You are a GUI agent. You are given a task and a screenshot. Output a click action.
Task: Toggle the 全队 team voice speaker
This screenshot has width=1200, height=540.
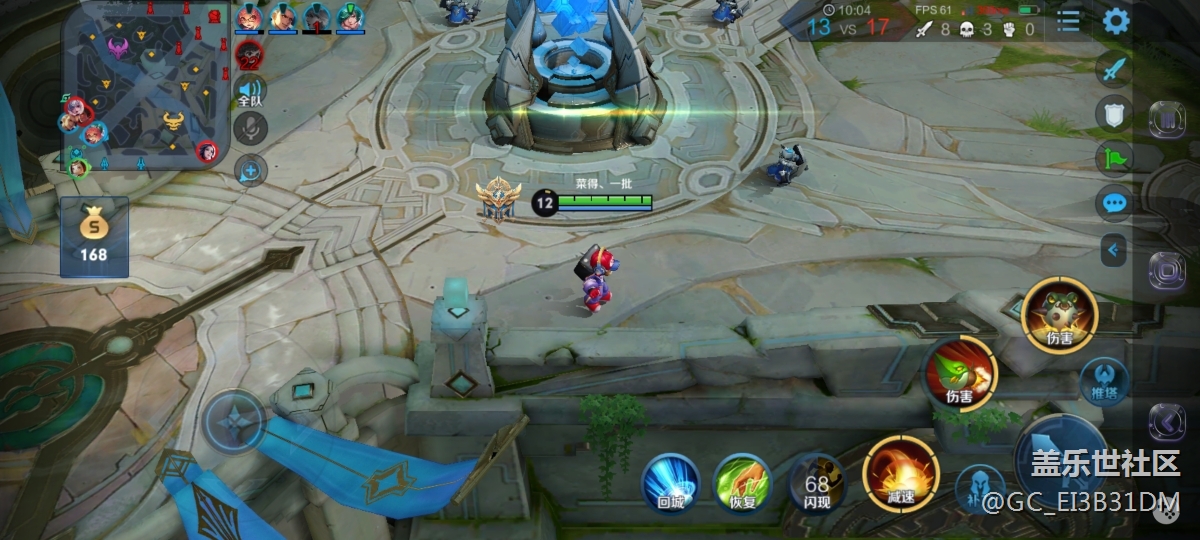250,91
